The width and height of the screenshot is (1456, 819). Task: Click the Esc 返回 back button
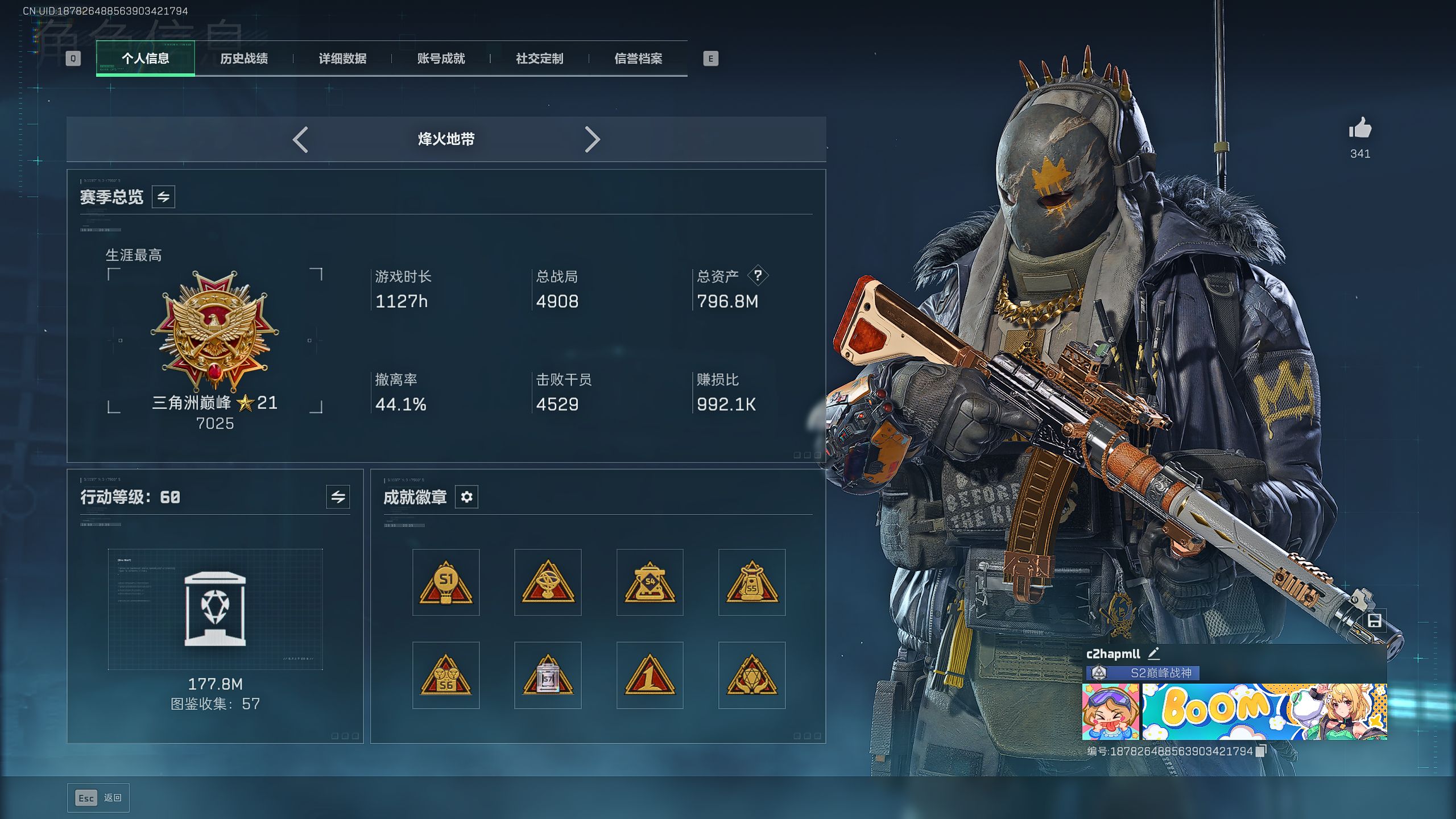click(x=98, y=798)
